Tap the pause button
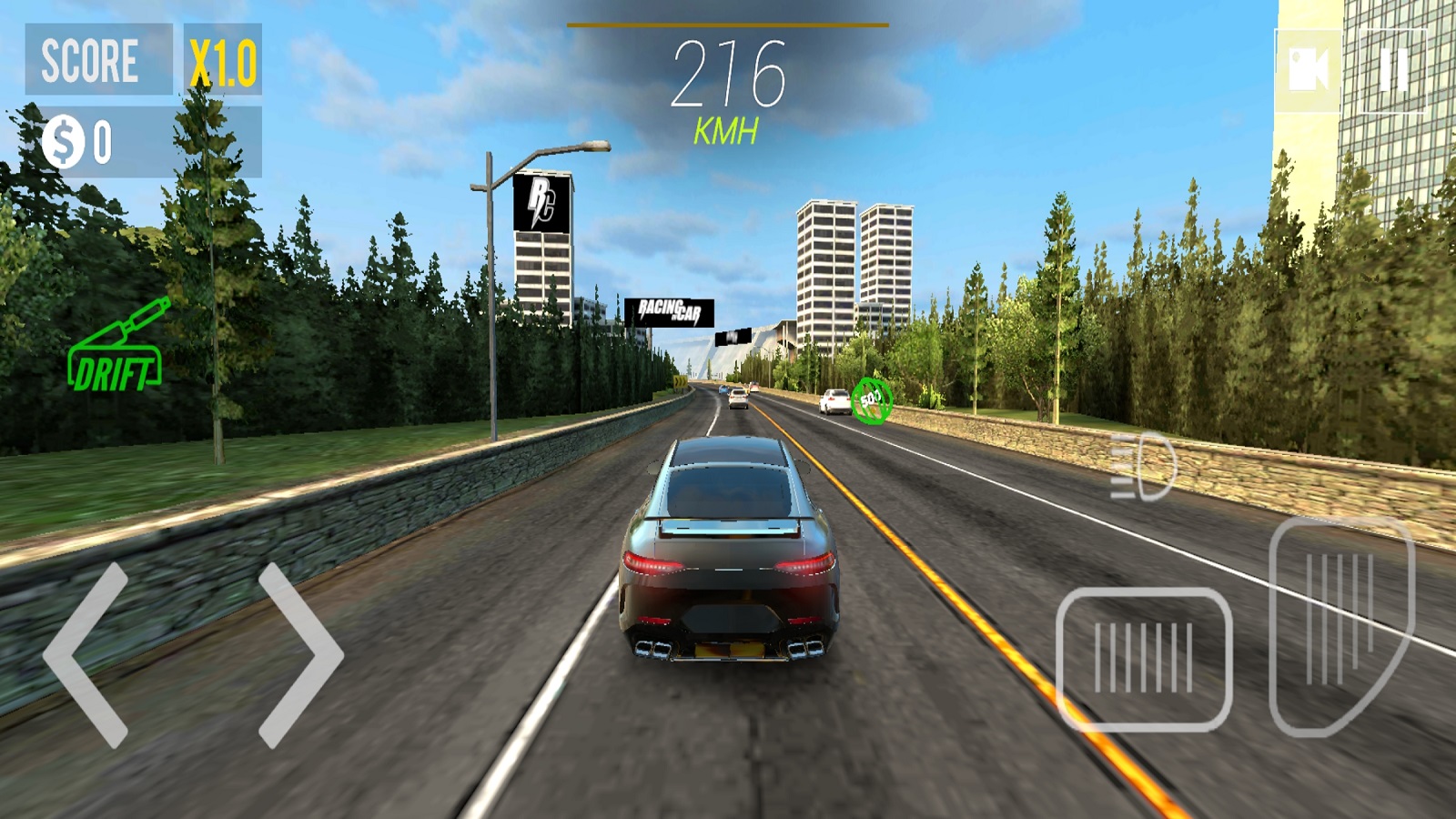Screen dimensions: 1456x819 tap(1392, 70)
